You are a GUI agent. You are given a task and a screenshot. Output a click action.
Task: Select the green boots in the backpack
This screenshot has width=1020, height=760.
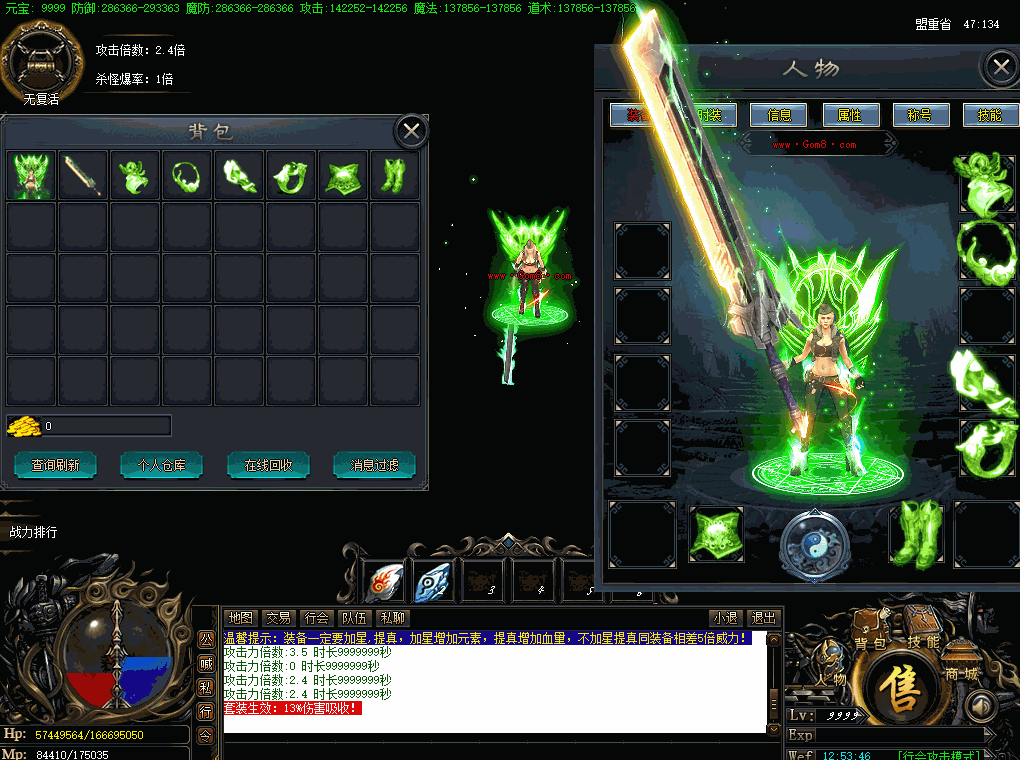click(x=394, y=176)
